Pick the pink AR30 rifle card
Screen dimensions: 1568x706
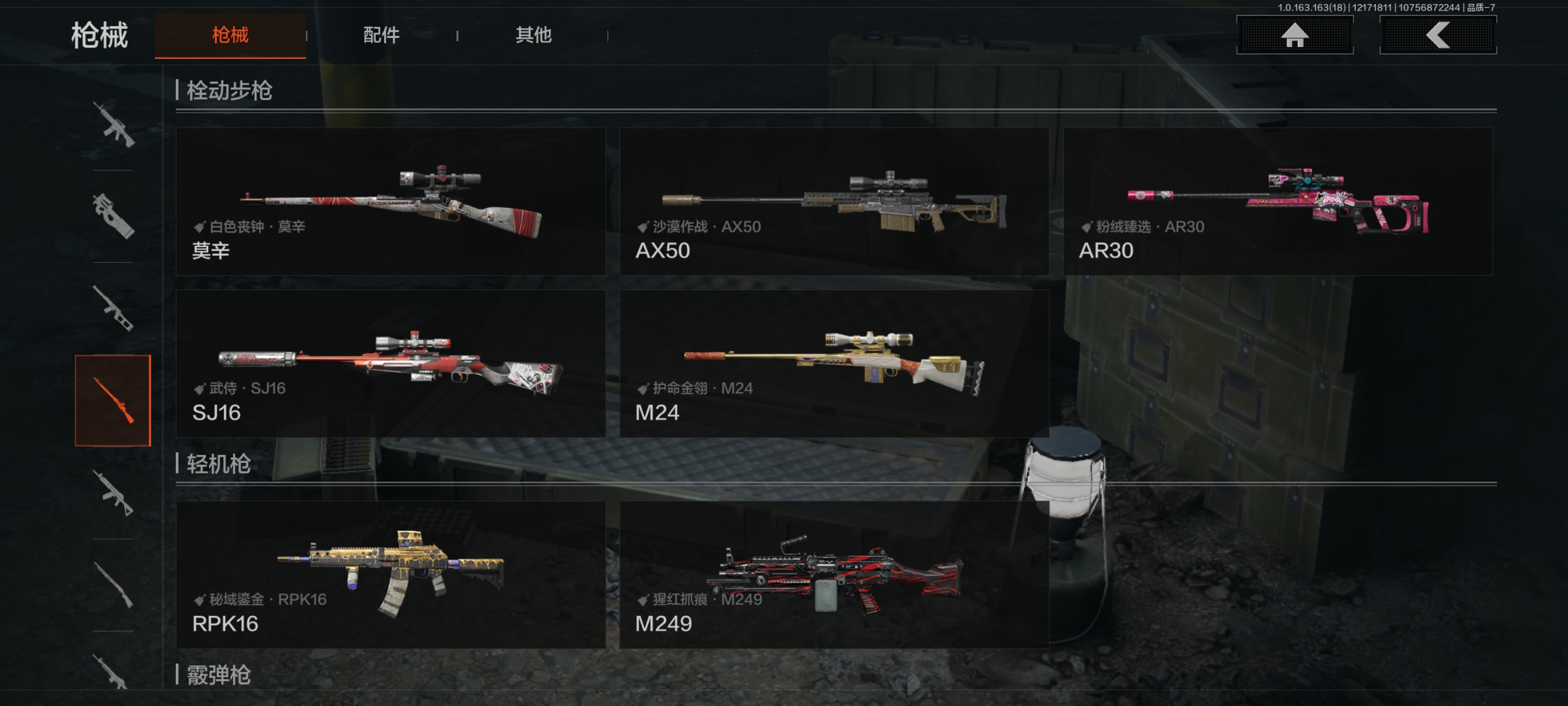1277,202
